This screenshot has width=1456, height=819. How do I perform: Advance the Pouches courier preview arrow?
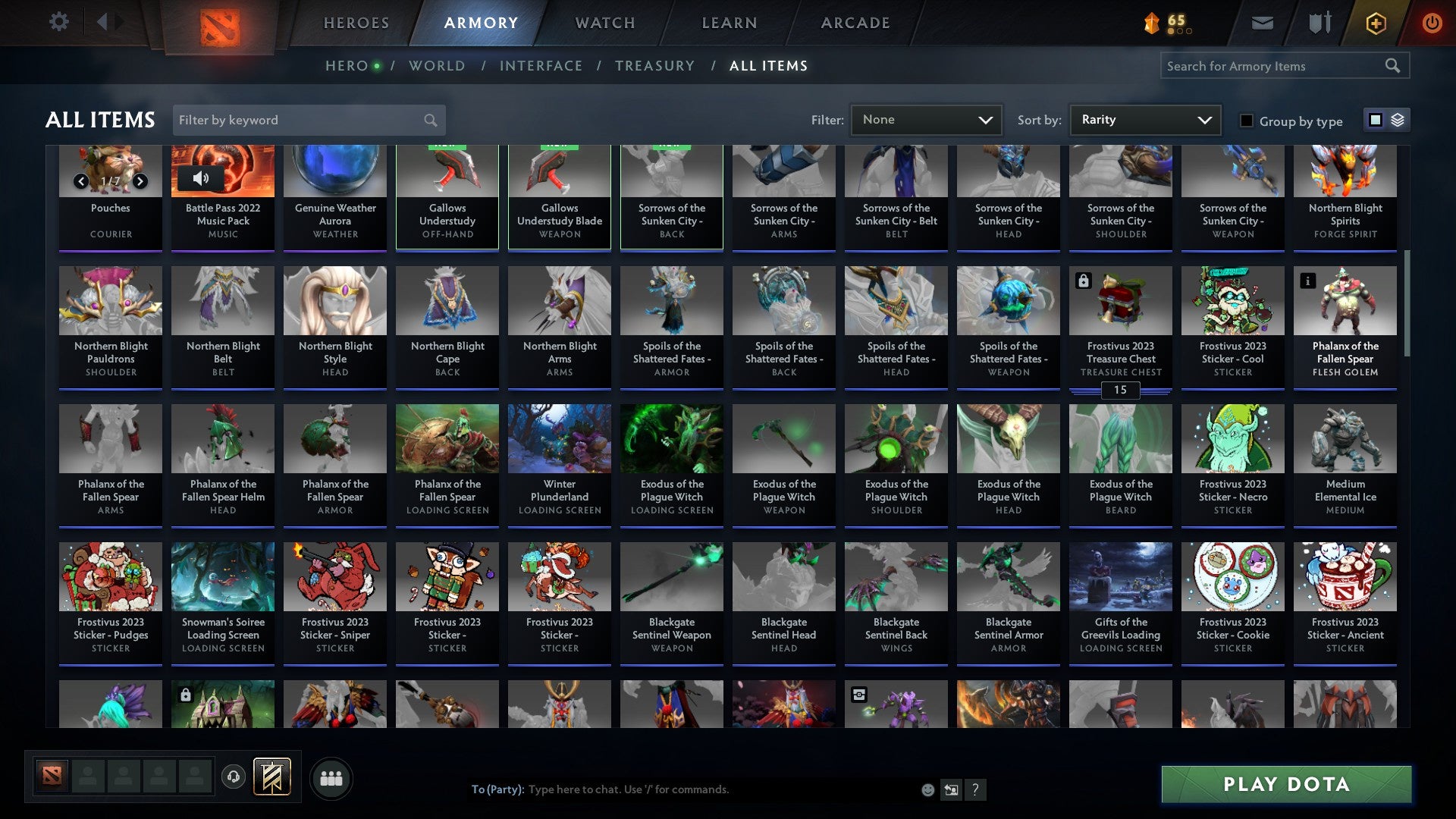point(140,180)
